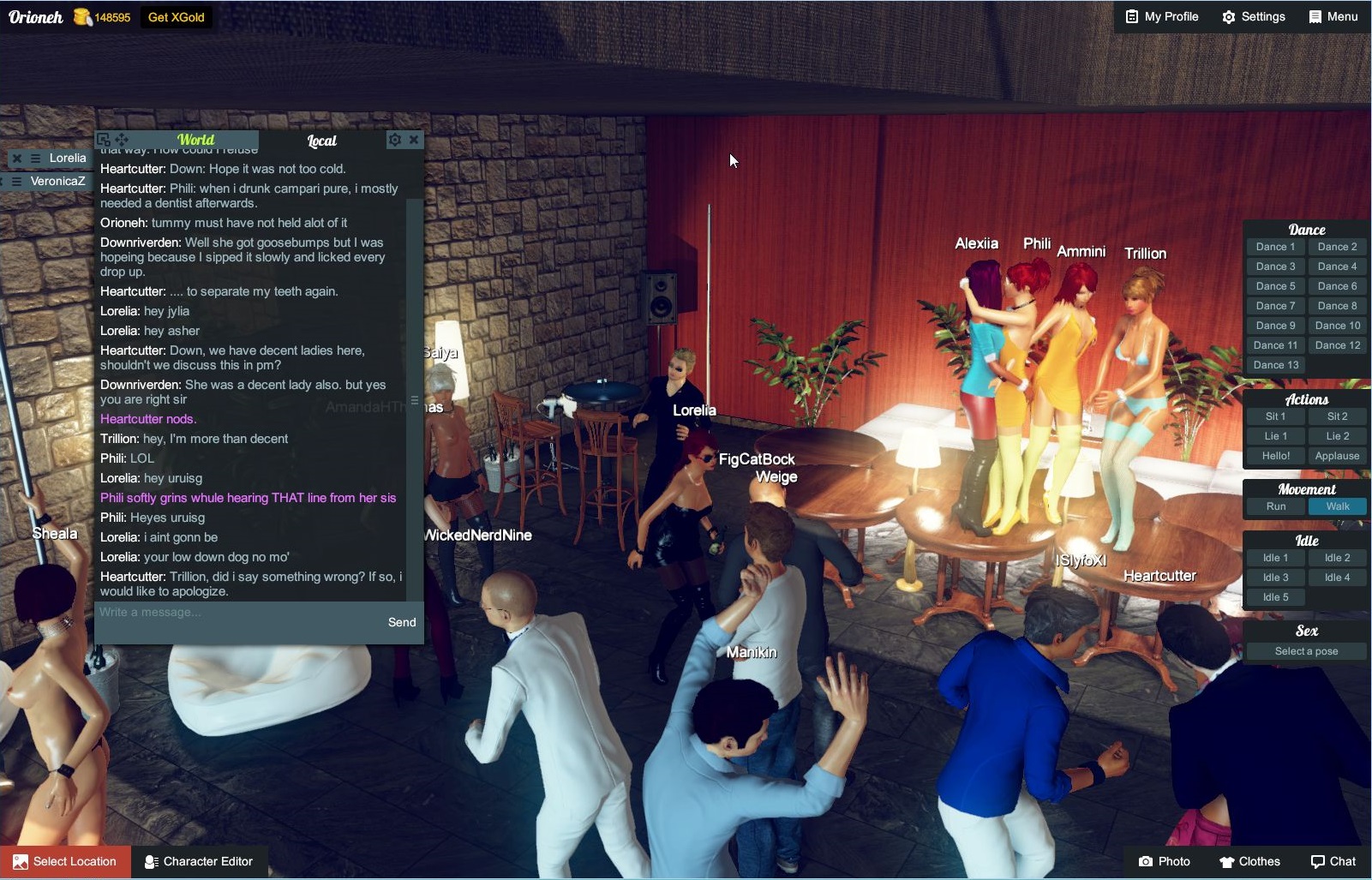This screenshot has width=1372, height=880.
Task: Open Settings from the top bar
Action: (x=1254, y=16)
